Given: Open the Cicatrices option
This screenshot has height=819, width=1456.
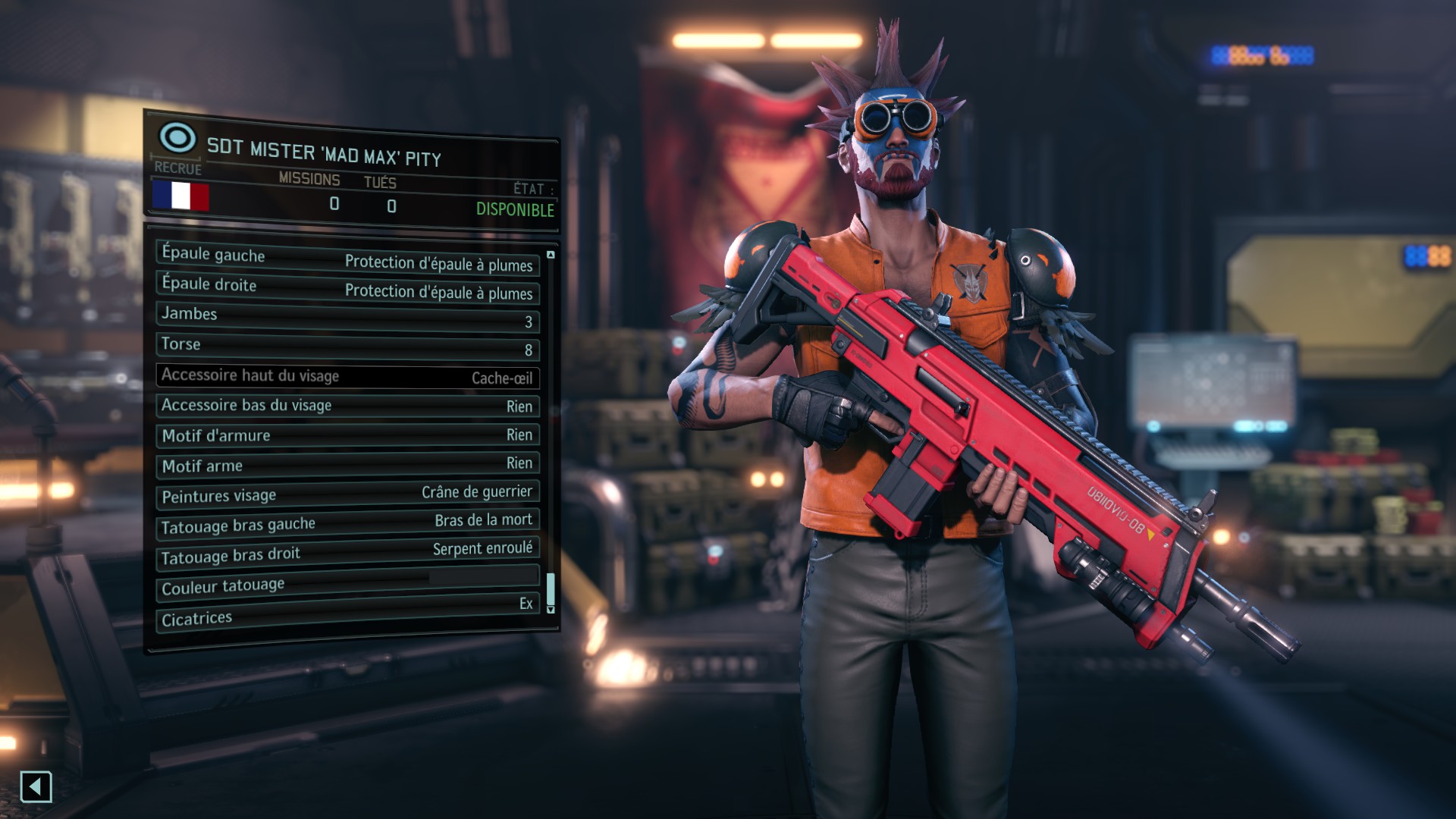Looking at the screenshot, I should [347, 613].
